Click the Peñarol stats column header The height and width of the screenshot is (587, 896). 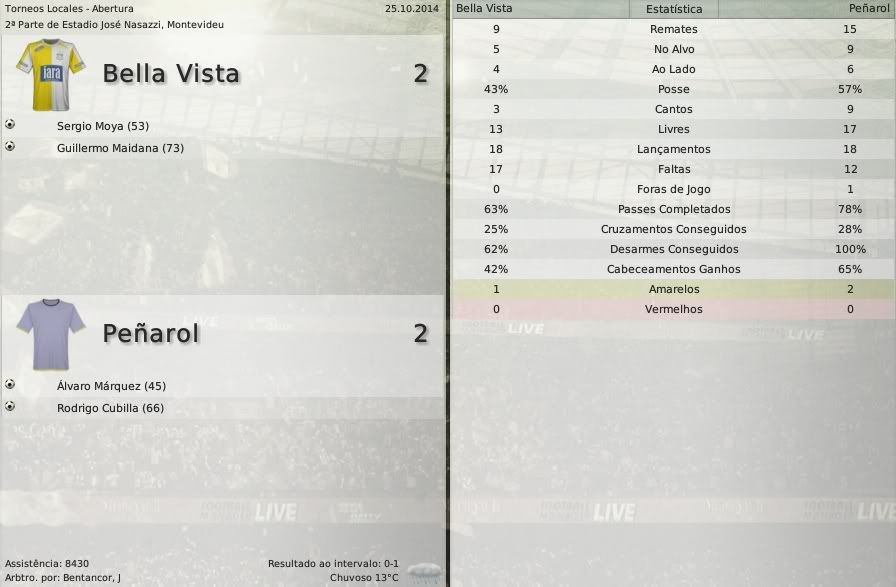(x=866, y=9)
